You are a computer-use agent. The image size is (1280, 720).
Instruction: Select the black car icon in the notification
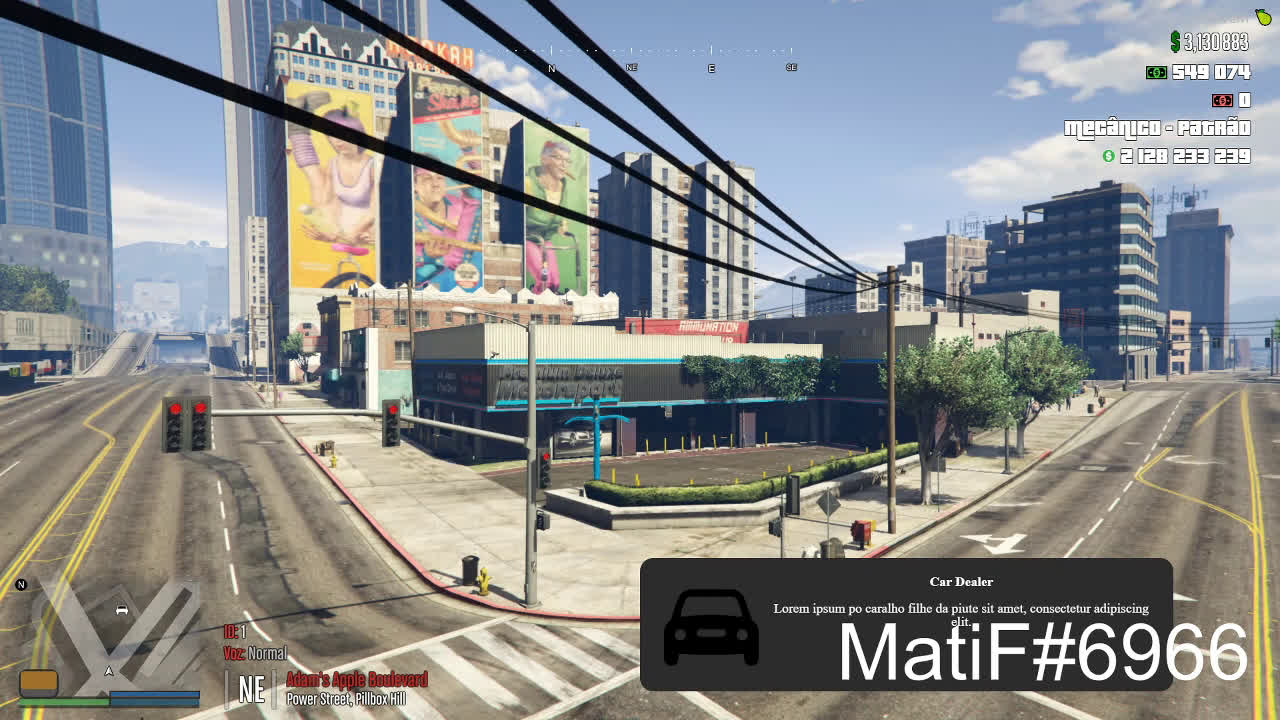click(711, 627)
